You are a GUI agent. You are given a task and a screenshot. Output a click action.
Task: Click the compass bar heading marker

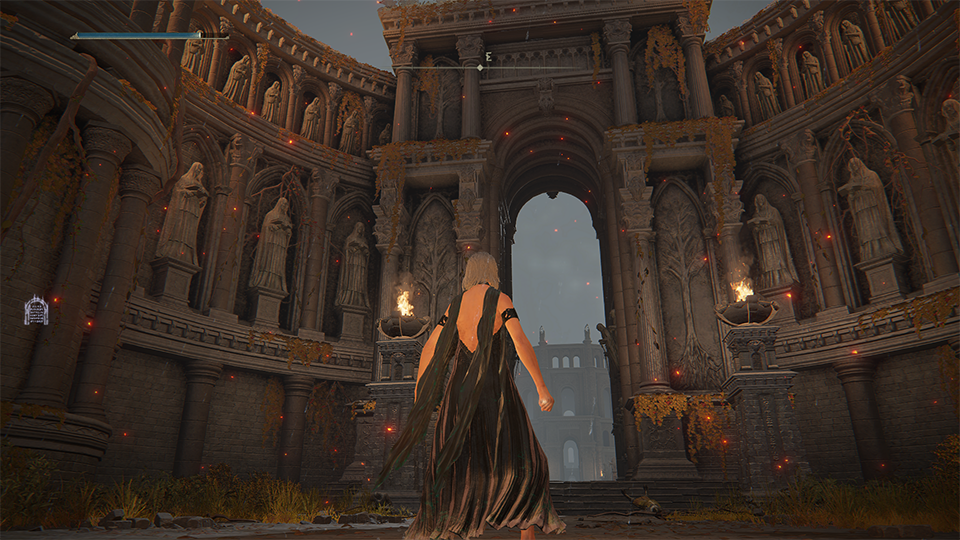pos(480,68)
